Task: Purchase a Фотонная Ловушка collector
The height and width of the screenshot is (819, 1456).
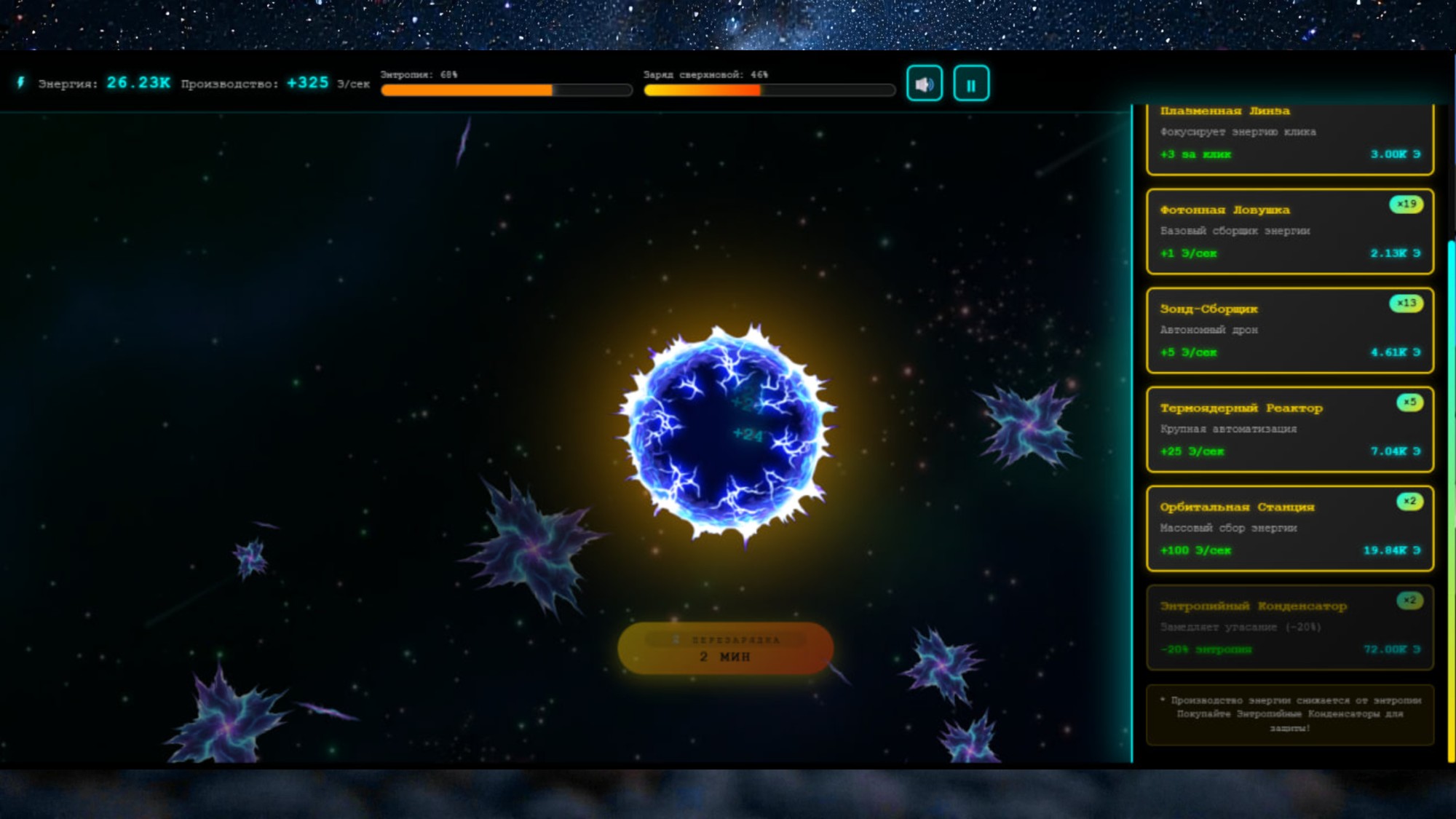Action: click(1289, 232)
